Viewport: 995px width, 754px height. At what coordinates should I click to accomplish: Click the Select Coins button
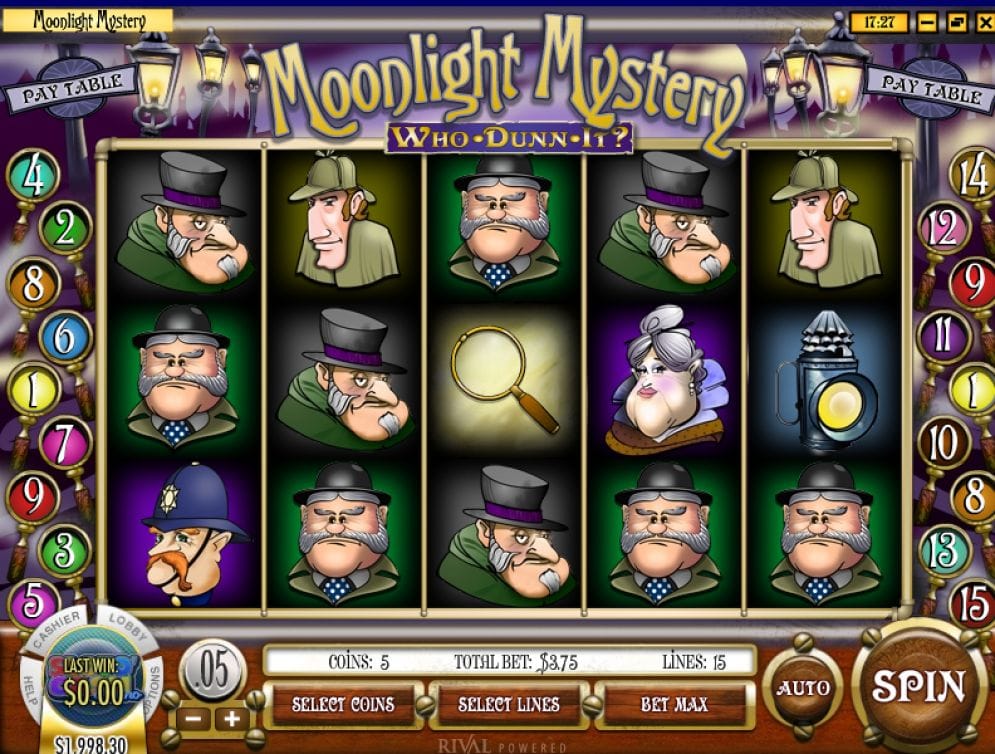tap(342, 705)
